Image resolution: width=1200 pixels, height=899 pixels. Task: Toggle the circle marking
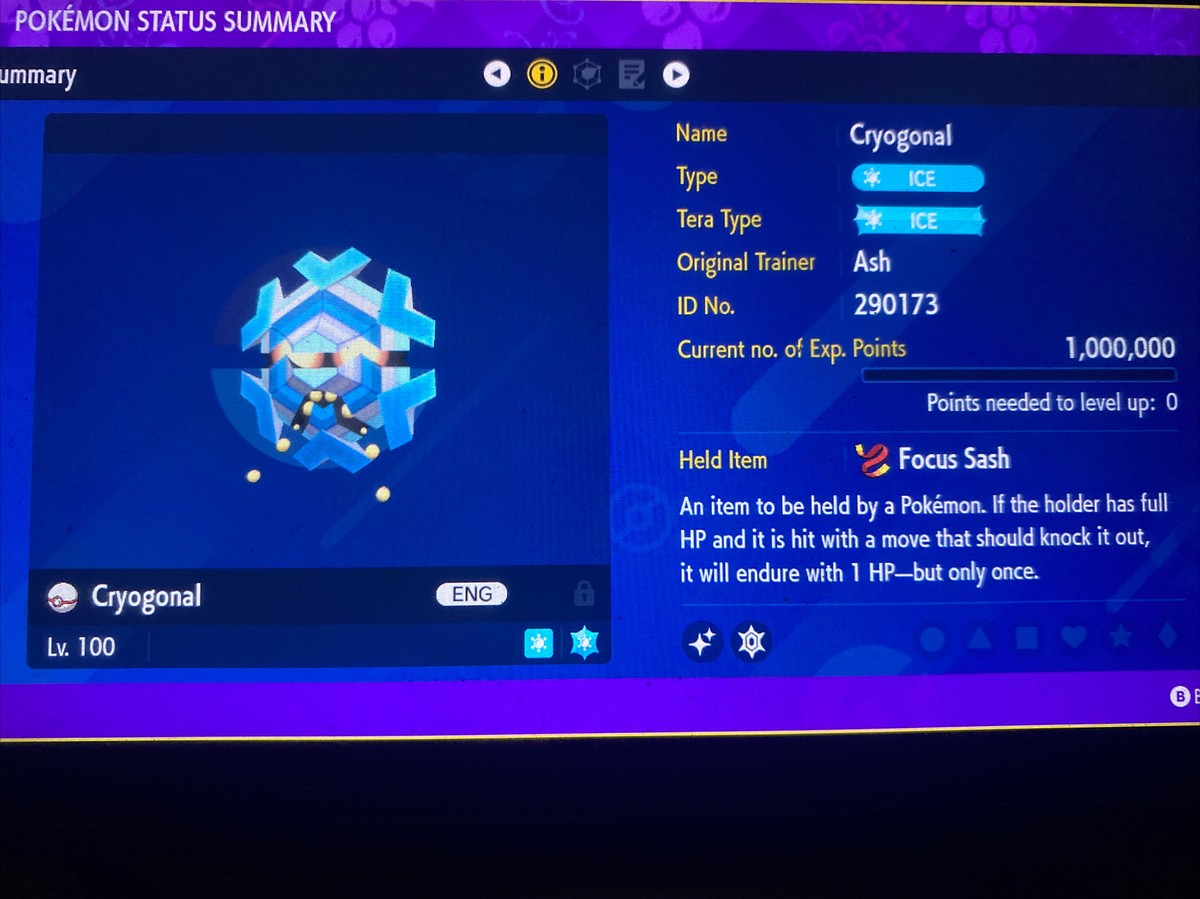coord(932,639)
